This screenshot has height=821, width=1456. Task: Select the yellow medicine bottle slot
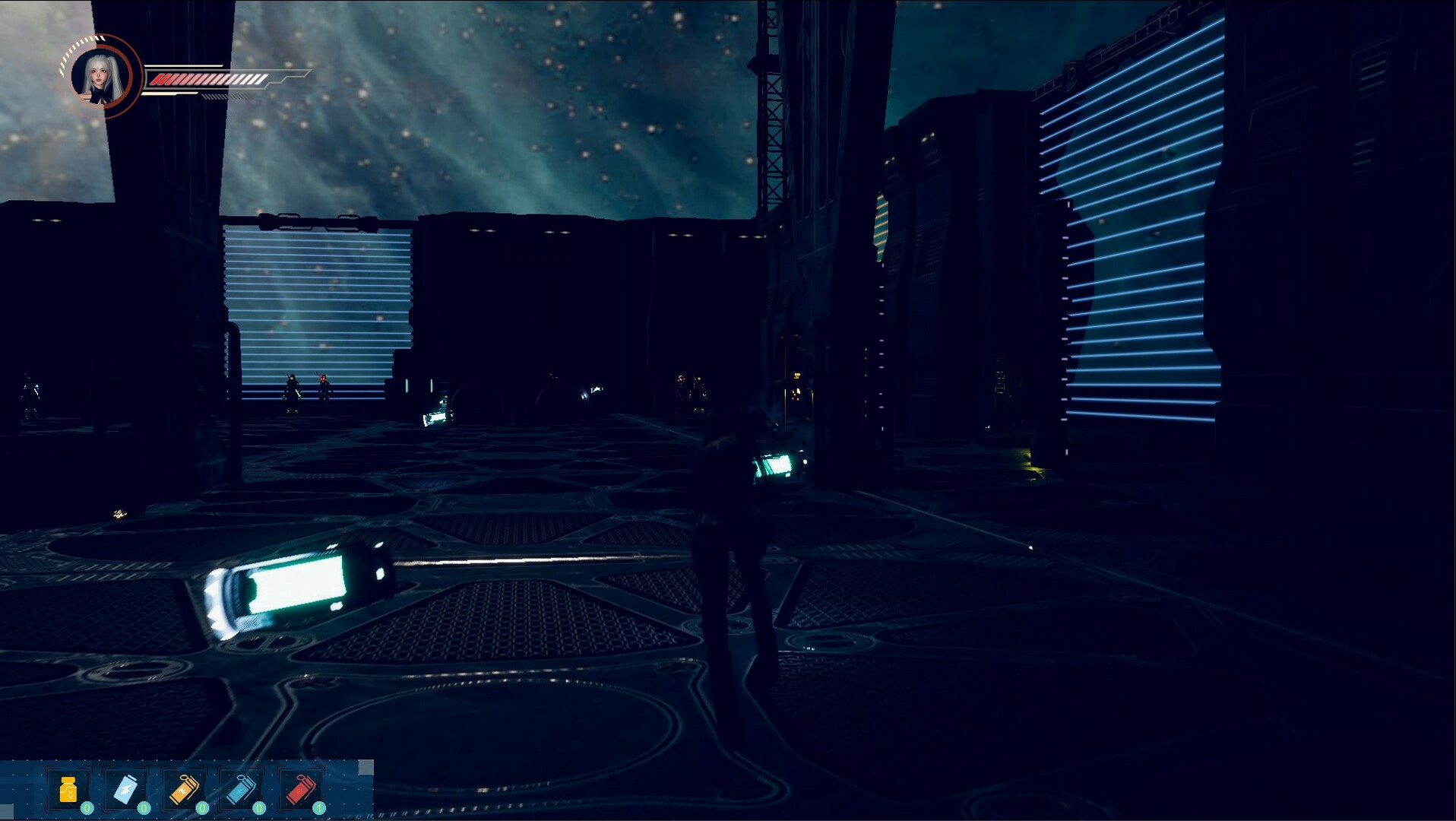pos(68,791)
